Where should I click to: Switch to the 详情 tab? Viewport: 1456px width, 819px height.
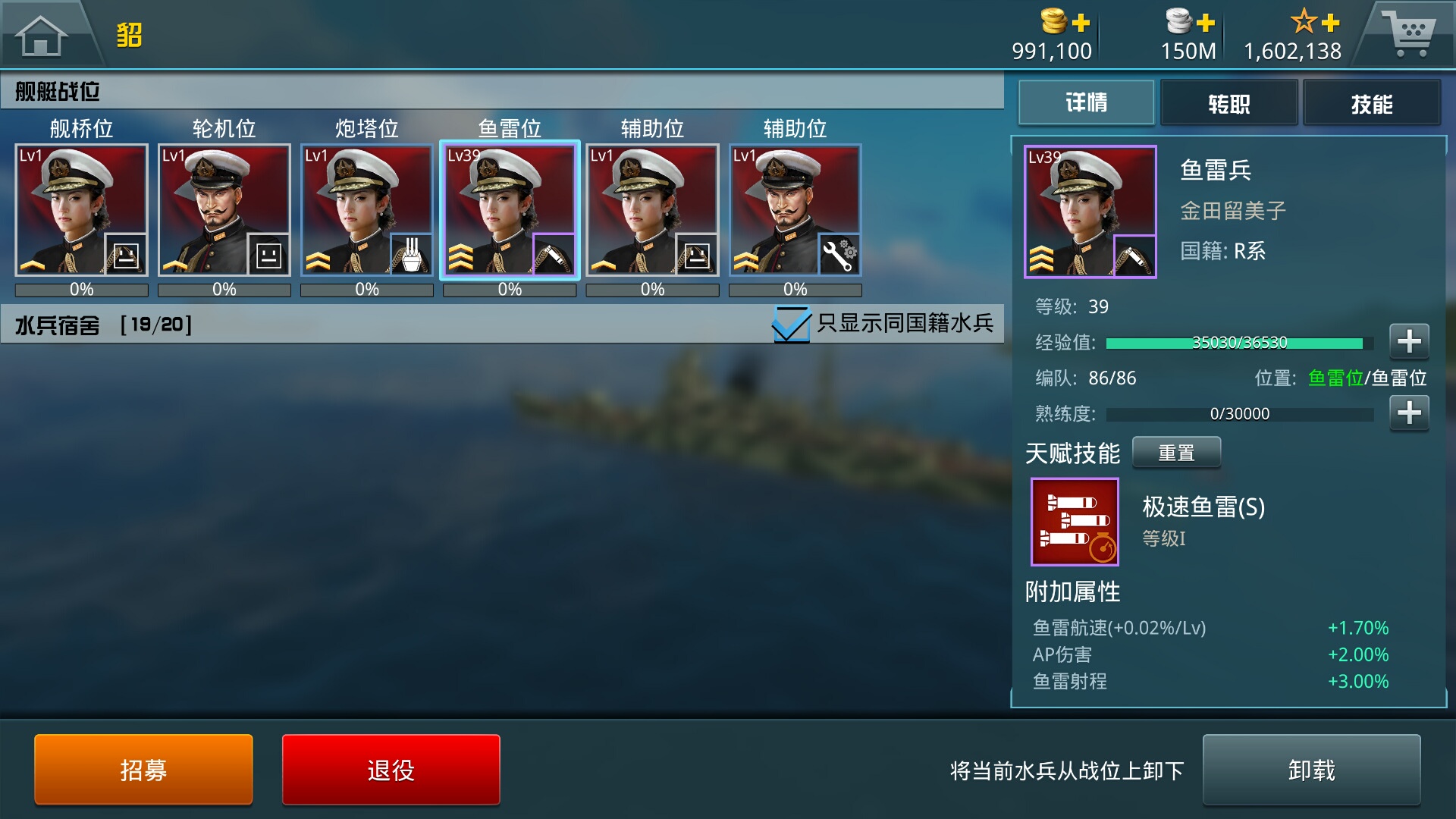[1086, 103]
